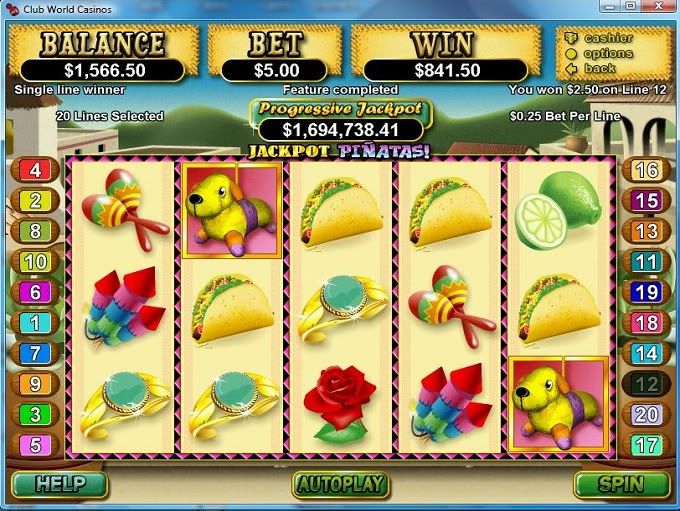Select payline number 17
The width and height of the screenshot is (680, 511).
tap(646, 445)
